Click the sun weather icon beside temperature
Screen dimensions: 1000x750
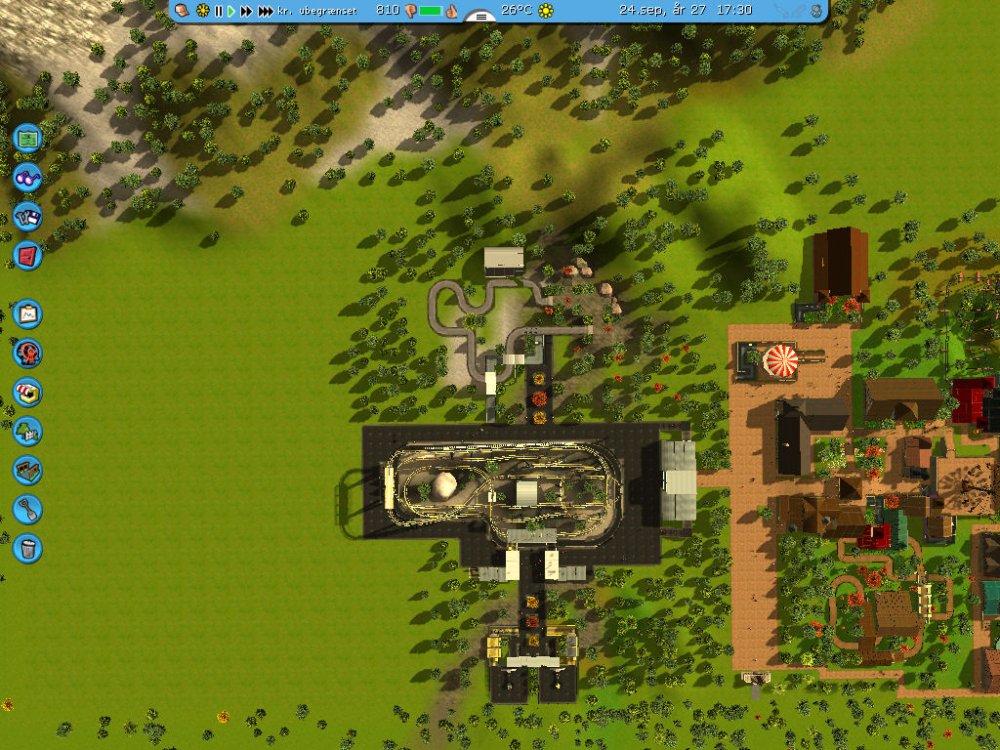(x=545, y=10)
